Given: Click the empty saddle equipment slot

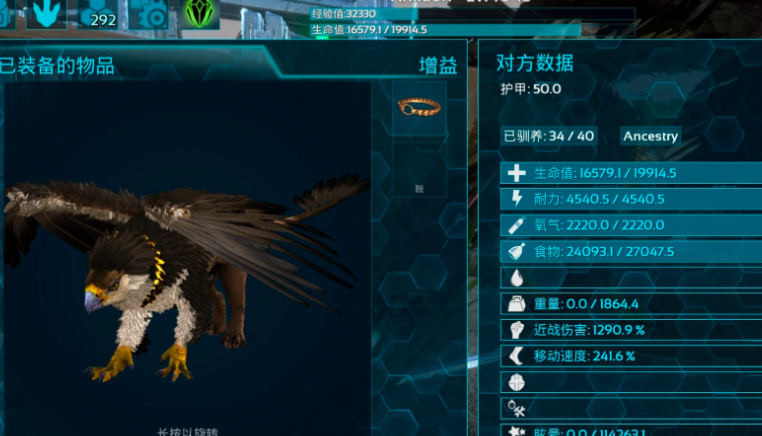Looking at the screenshot, I should 419,168.
